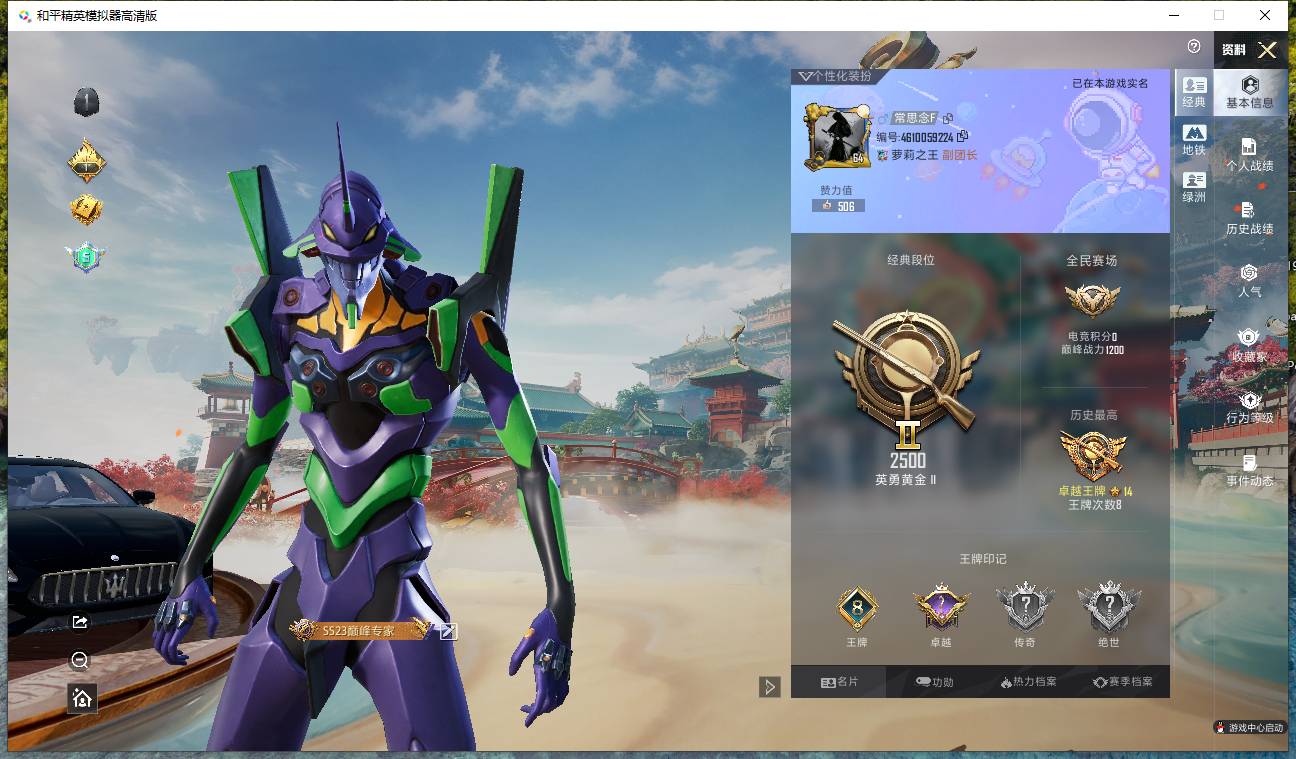Switch to the 经典 mode tab
Image resolution: width=1296 pixels, height=759 pixels.
(1194, 91)
